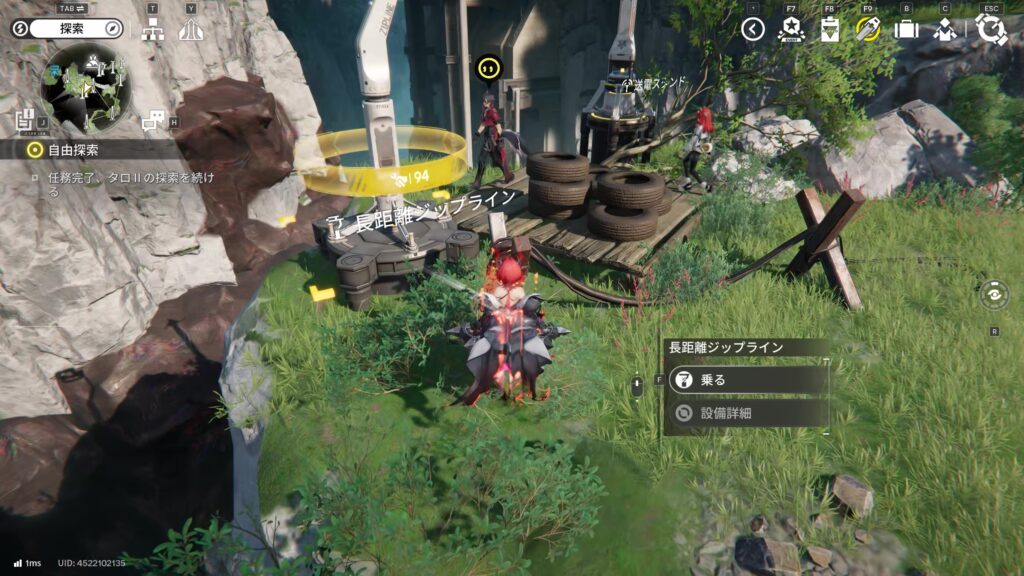Screen dimensions: 1024x576
Task: Open the road-shaped icon beside the tree diagram
Action: (191, 30)
